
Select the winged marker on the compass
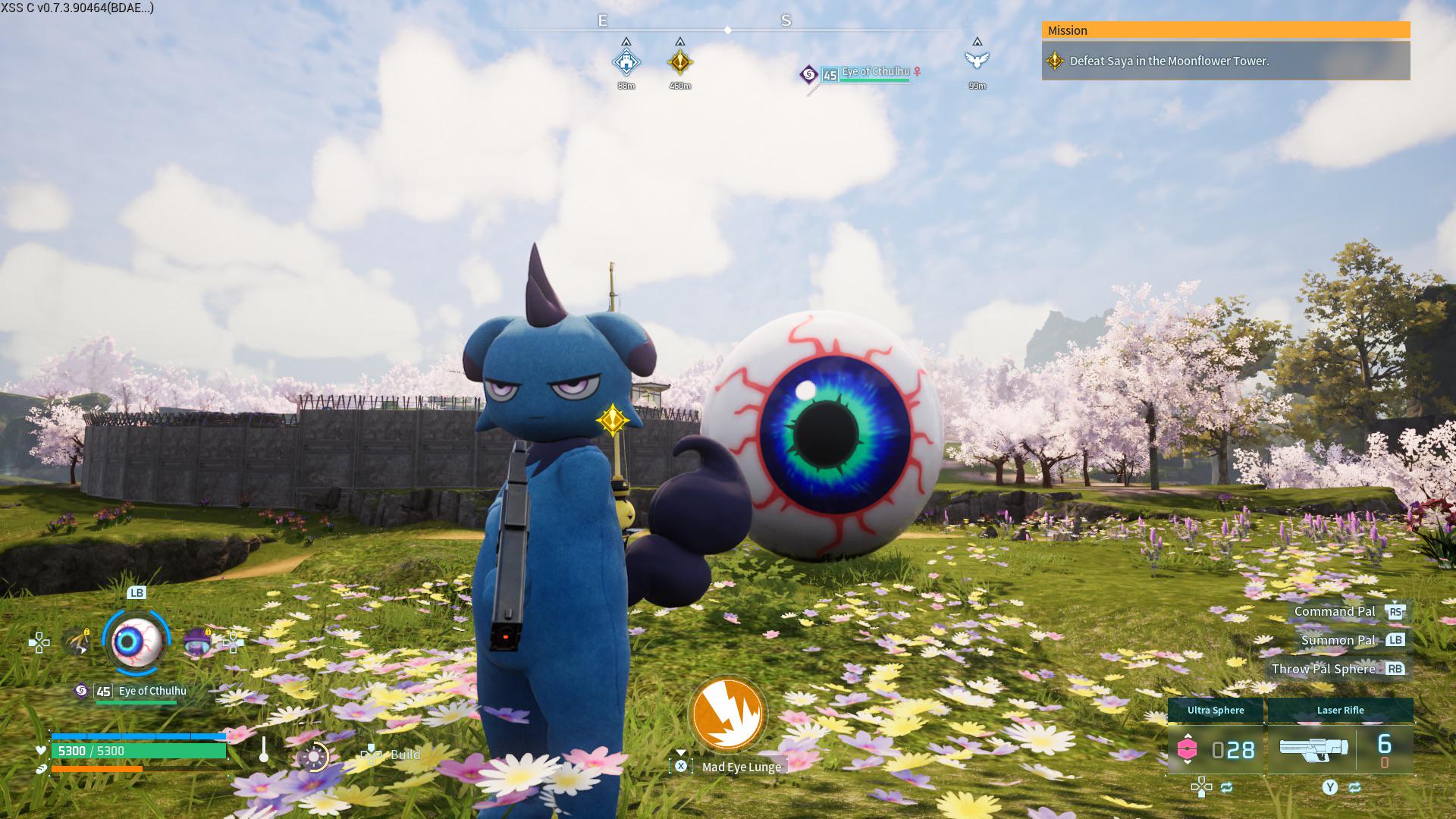[x=977, y=60]
